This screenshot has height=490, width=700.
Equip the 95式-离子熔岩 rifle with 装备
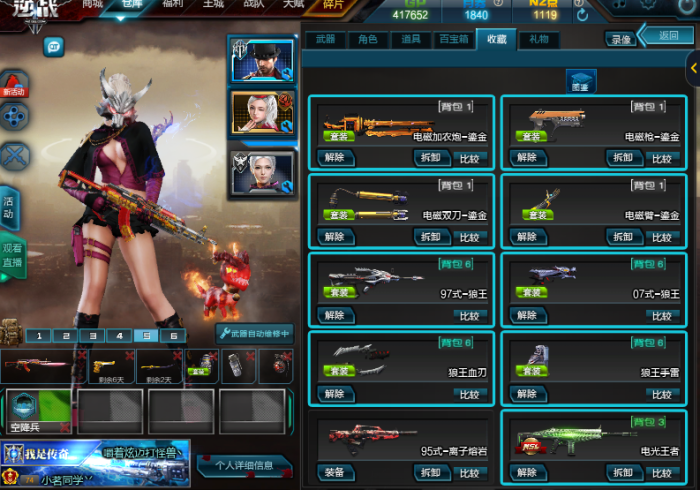click(334, 472)
